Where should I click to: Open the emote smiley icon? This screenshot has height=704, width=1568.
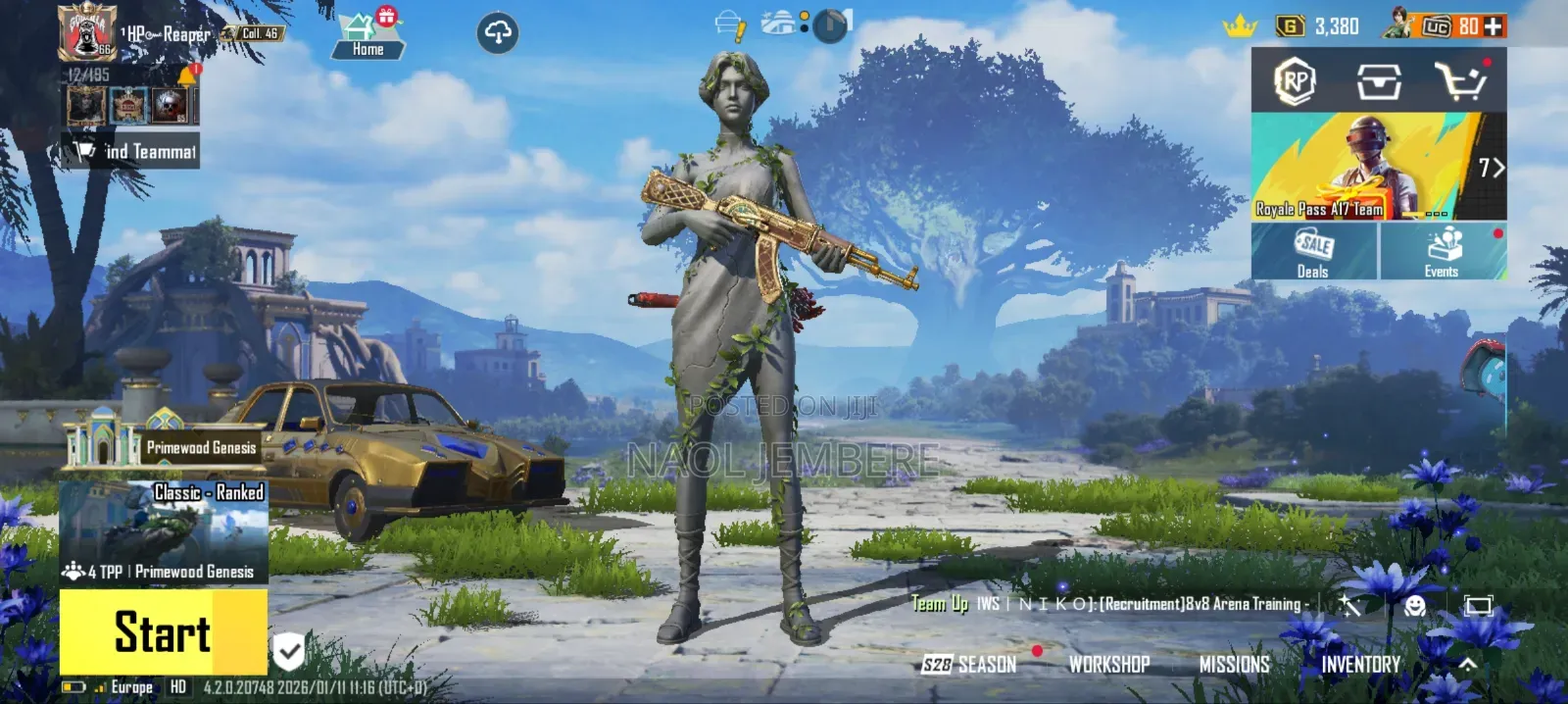tap(1414, 605)
